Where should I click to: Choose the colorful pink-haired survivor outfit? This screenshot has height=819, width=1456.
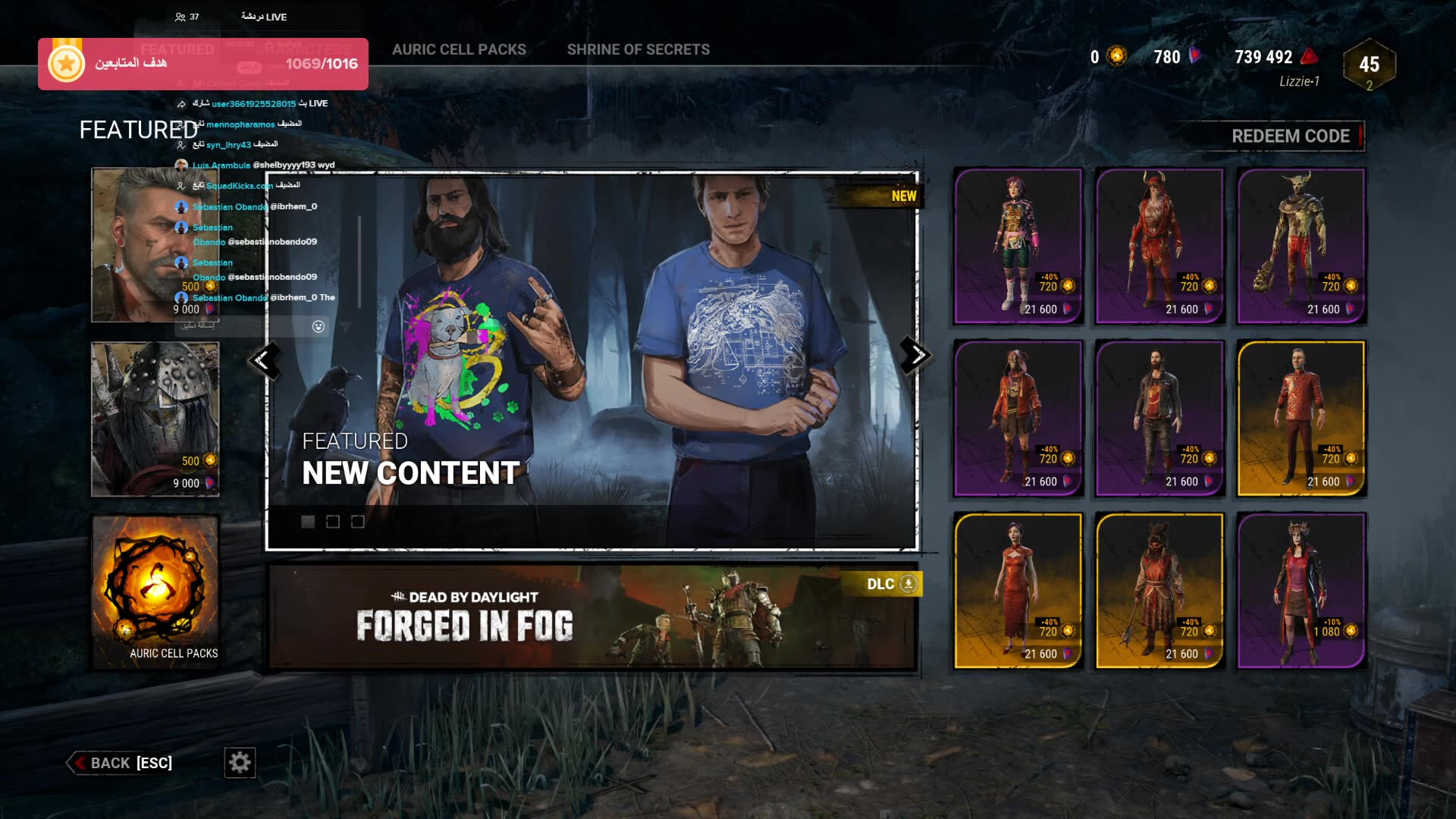pyautogui.click(x=1018, y=246)
